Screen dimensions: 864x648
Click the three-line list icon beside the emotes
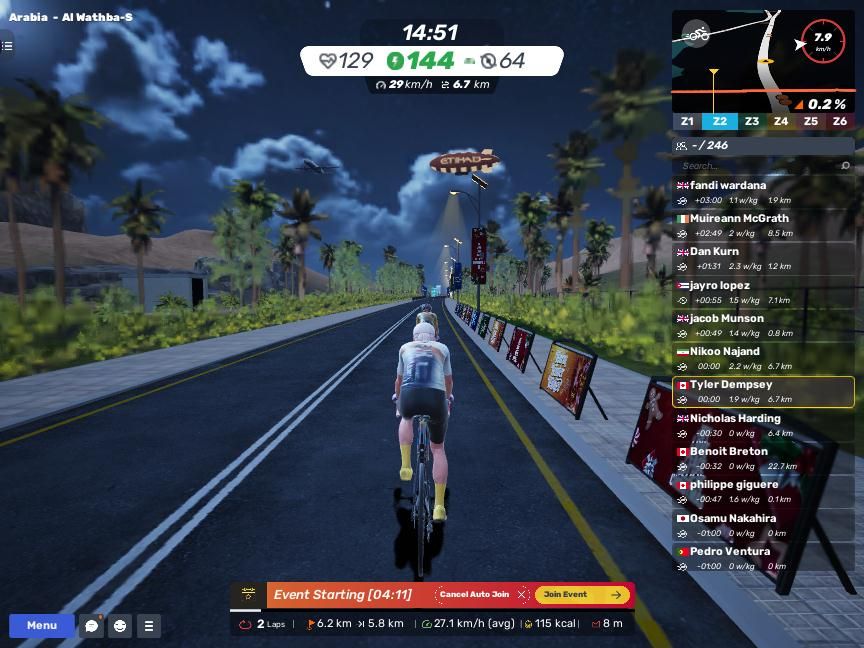coord(149,626)
